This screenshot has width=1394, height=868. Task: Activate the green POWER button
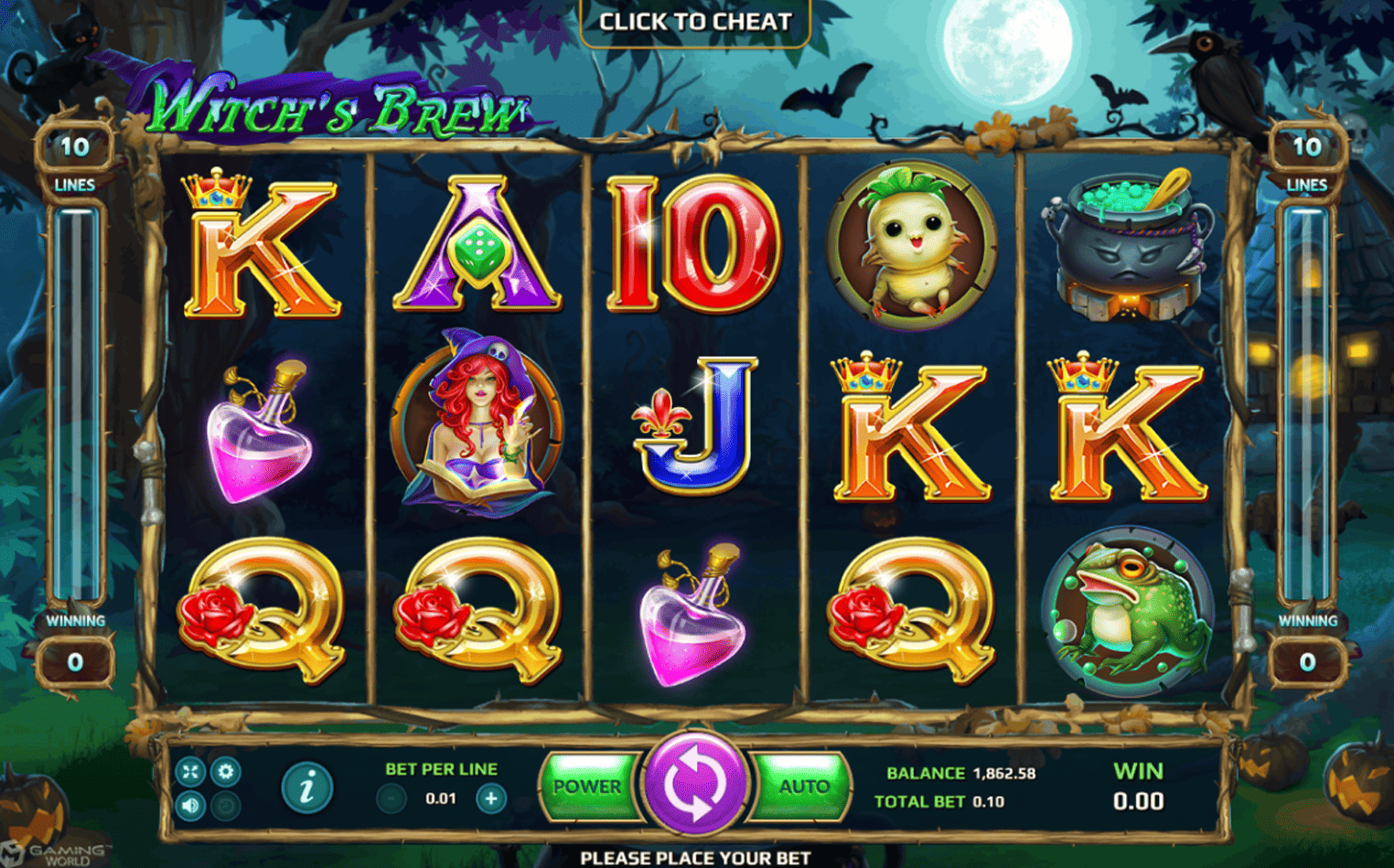coord(587,787)
